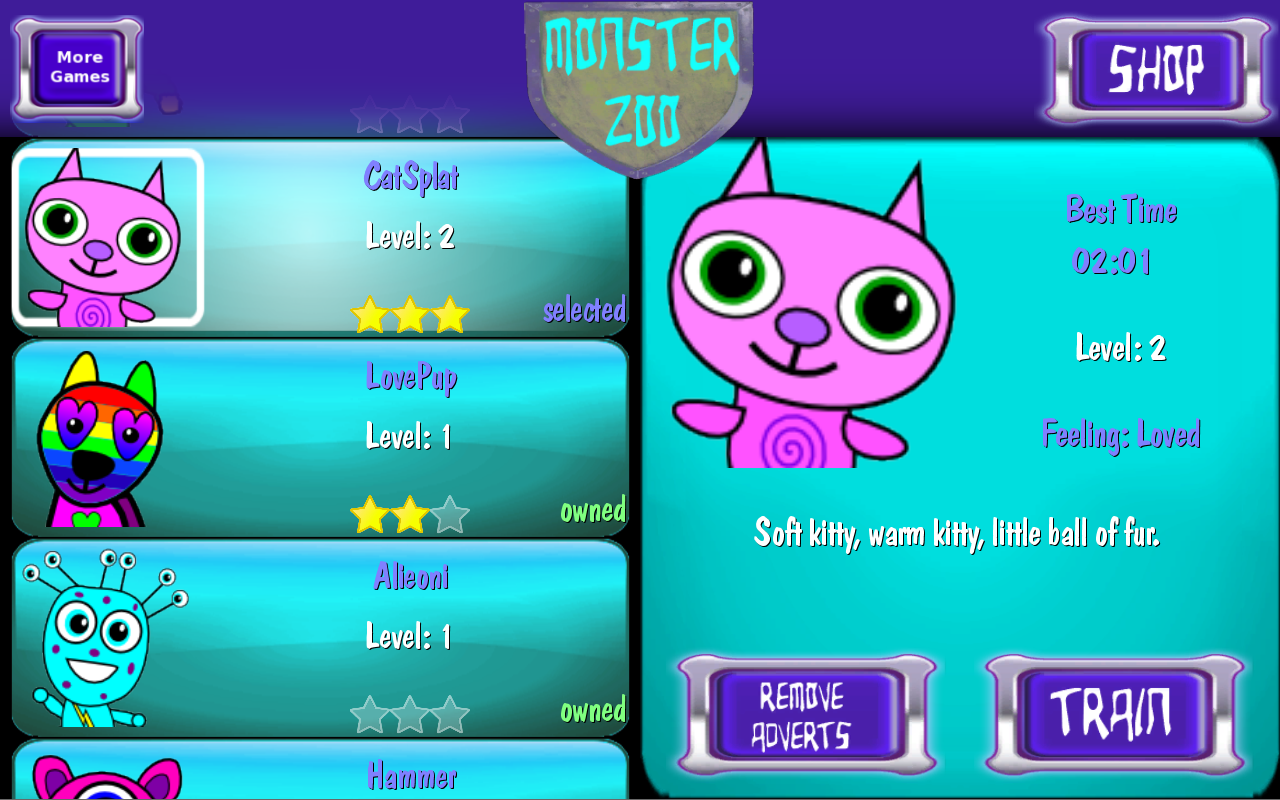The image size is (1280, 800).
Task: Tap the grey star rating under Alieoni
Action: [410, 714]
